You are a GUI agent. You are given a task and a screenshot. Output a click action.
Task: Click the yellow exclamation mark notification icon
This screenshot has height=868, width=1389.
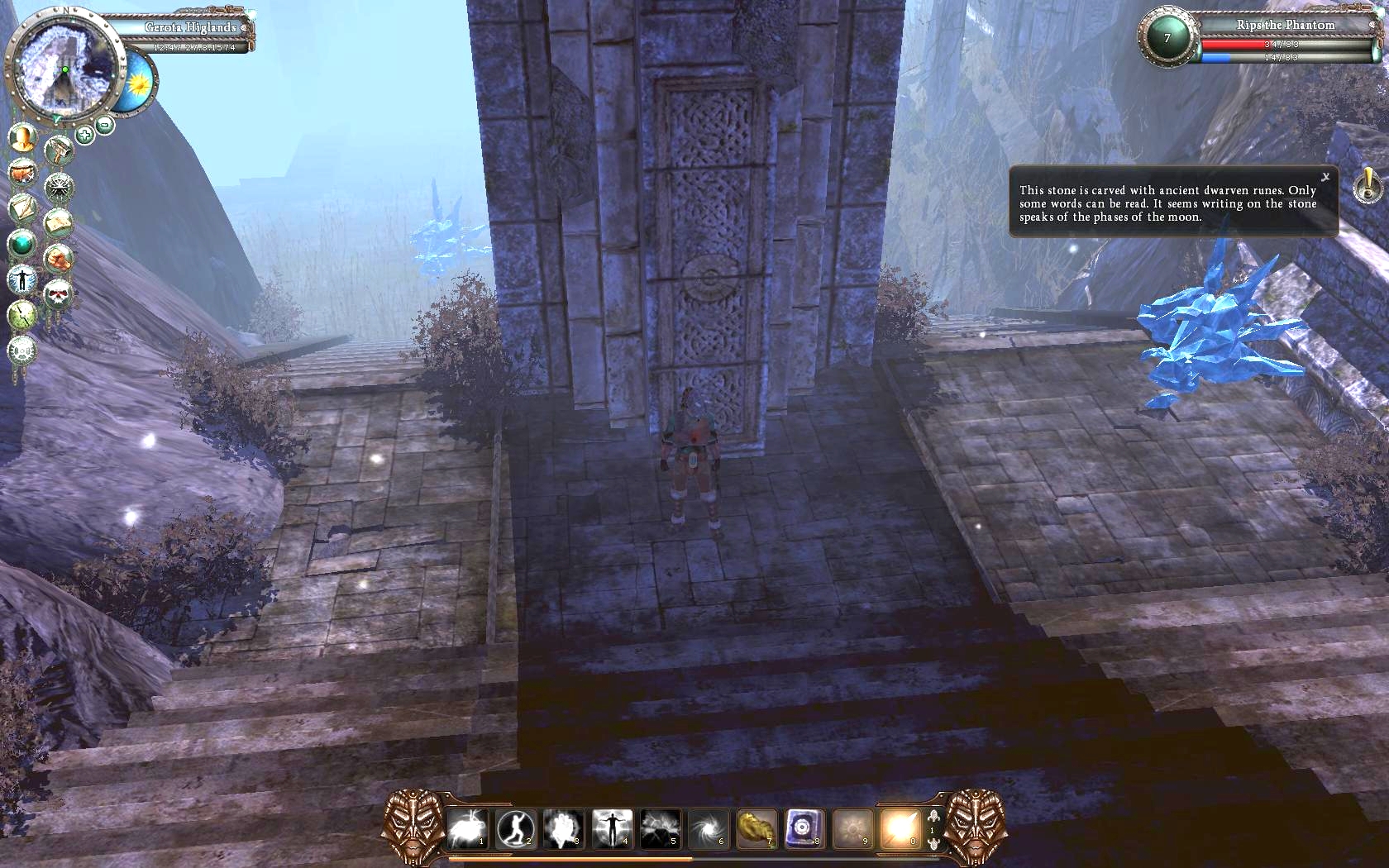tap(1368, 184)
